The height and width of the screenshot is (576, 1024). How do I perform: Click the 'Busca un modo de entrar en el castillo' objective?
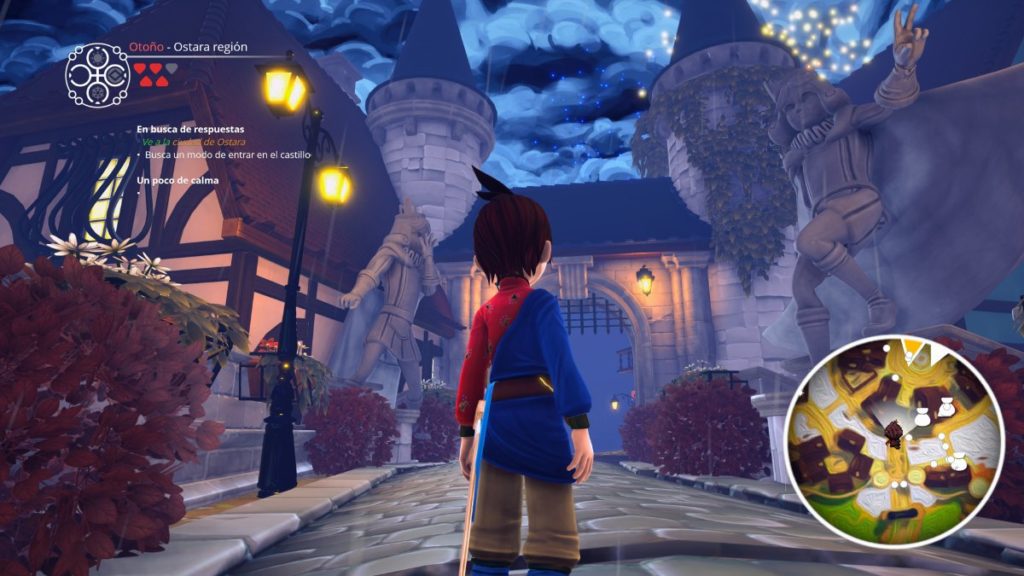[x=228, y=155]
